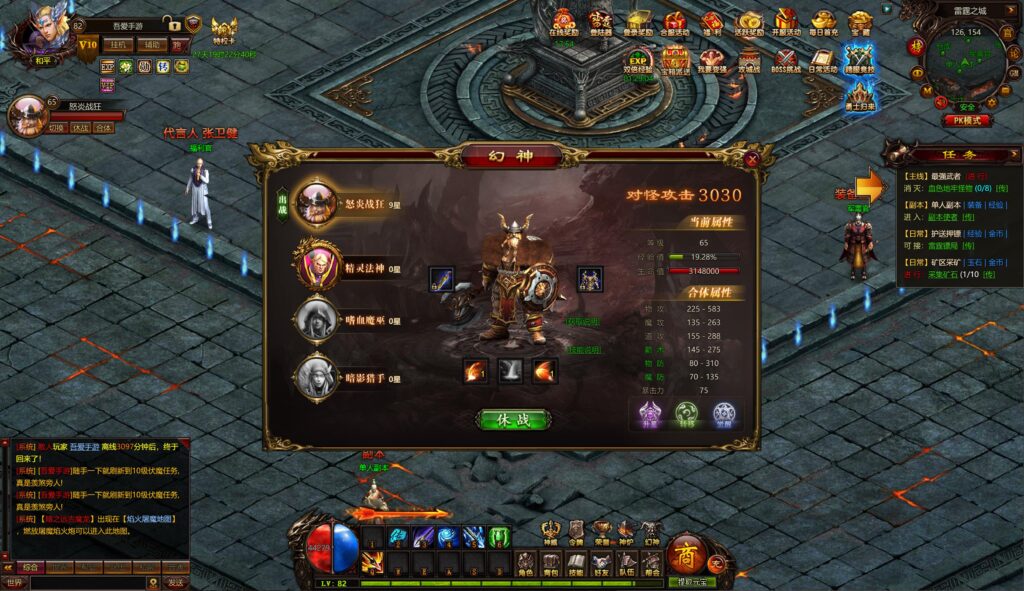Open the 在线奖励 online reward icon
The image size is (1024, 591).
pos(564,23)
